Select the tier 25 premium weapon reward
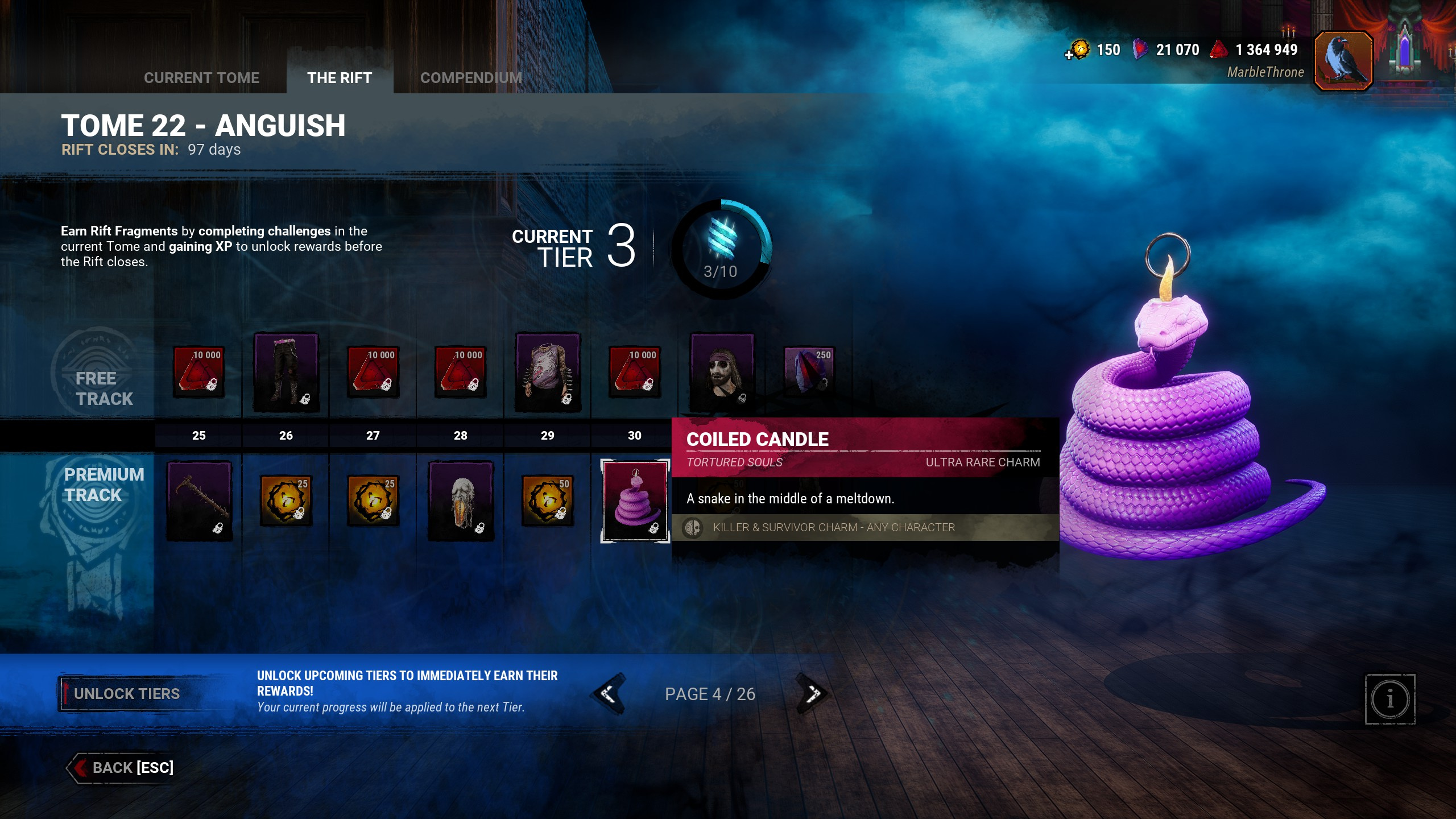1456x819 pixels. (x=199, y=500)
